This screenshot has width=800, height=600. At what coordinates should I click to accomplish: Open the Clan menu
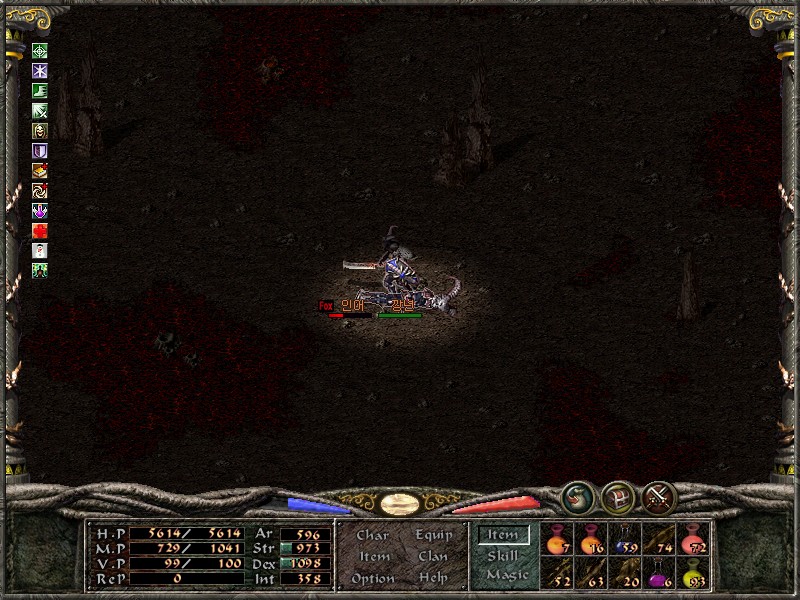pos(433,556)
